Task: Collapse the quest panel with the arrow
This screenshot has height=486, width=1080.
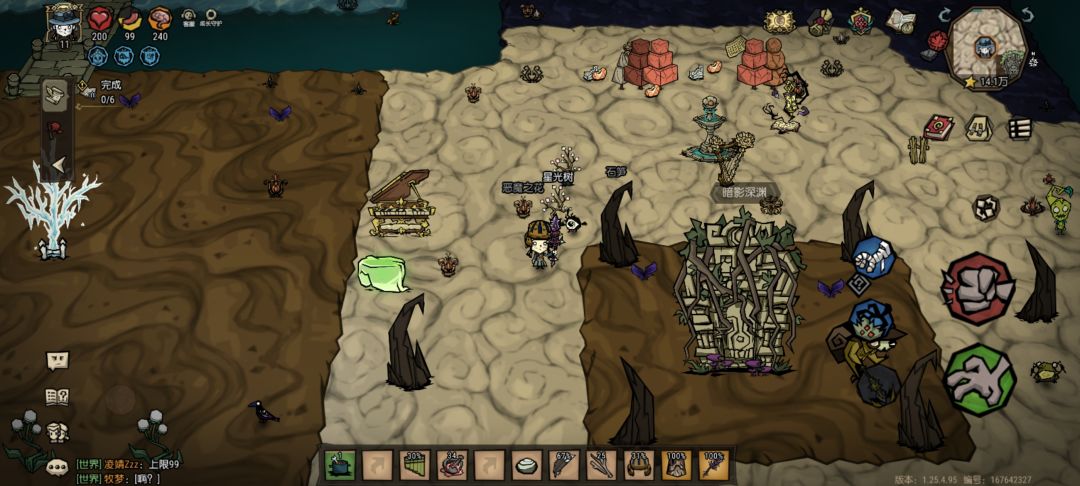Action: pos(57,164)
